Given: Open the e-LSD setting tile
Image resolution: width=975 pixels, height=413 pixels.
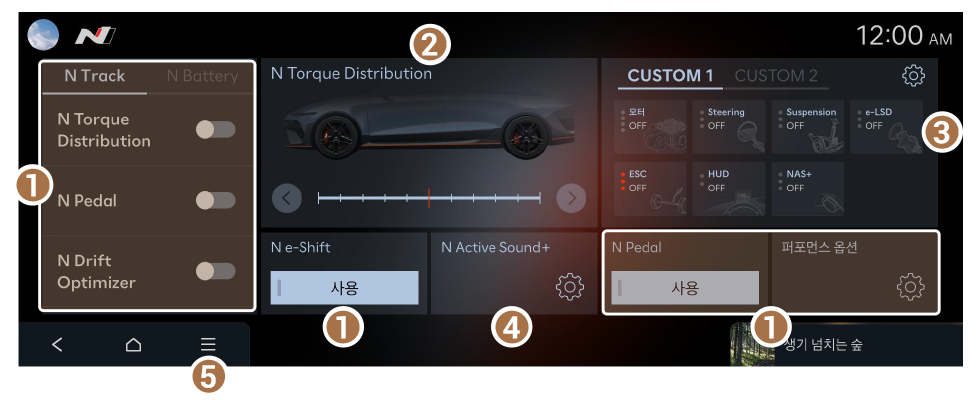Looking at the screenshot, I should click(x=885, y=126).
